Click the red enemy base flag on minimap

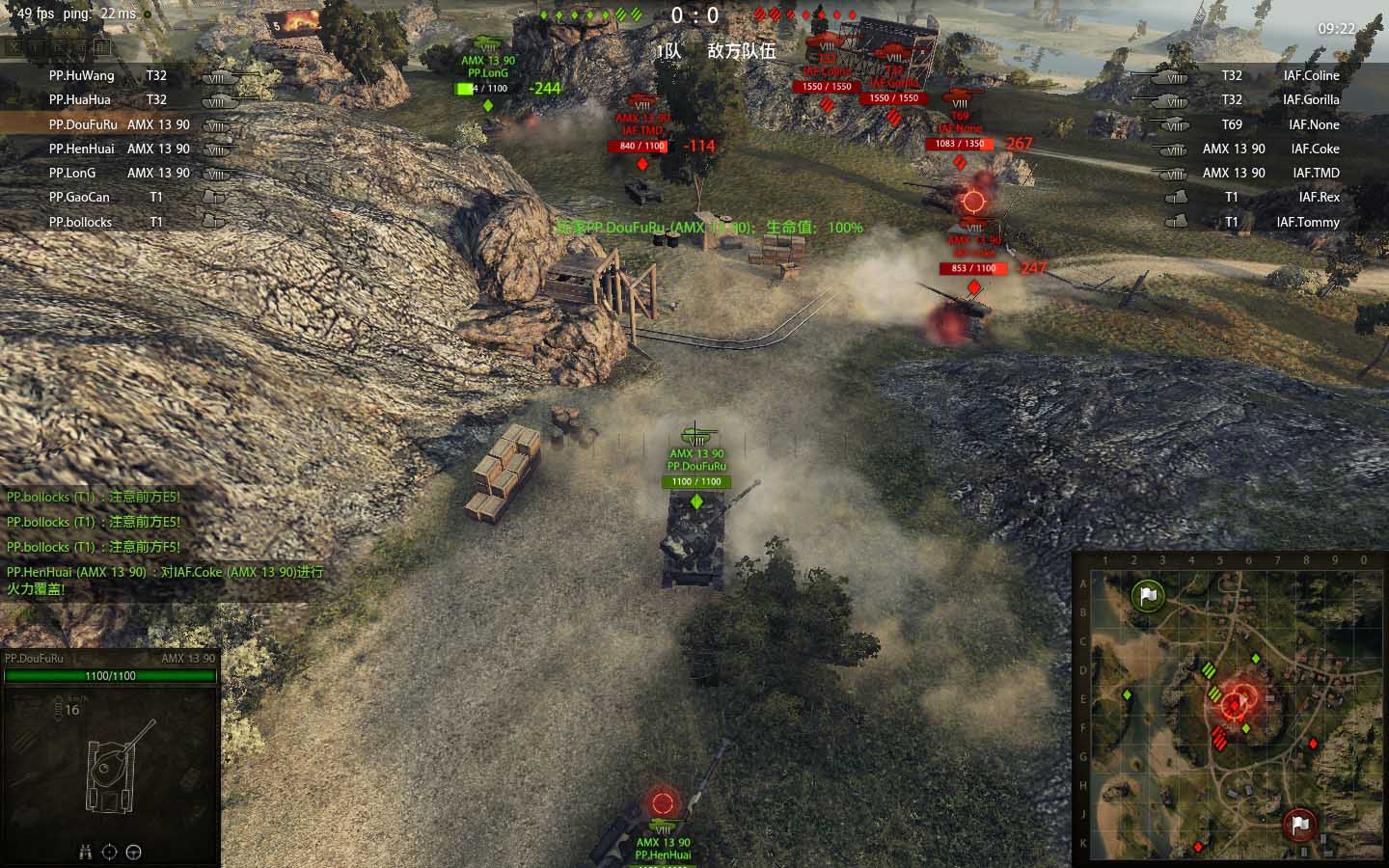tap(1299, 825)
